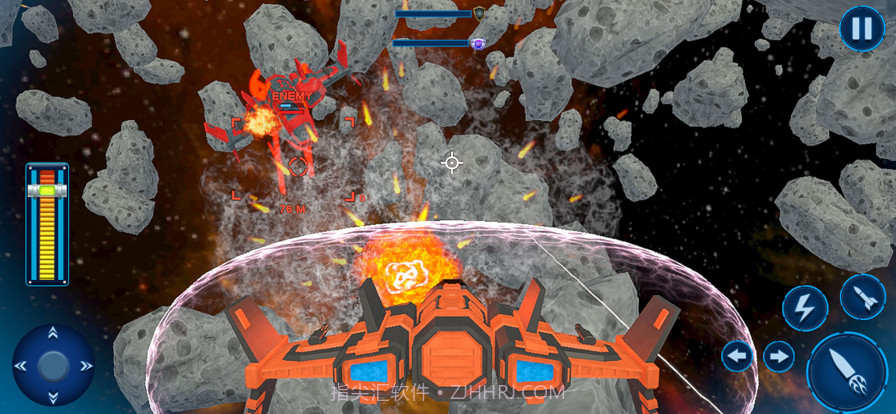Tap the left arrow button
Screen dimensions: 896x414
click(x=738, y=356)
